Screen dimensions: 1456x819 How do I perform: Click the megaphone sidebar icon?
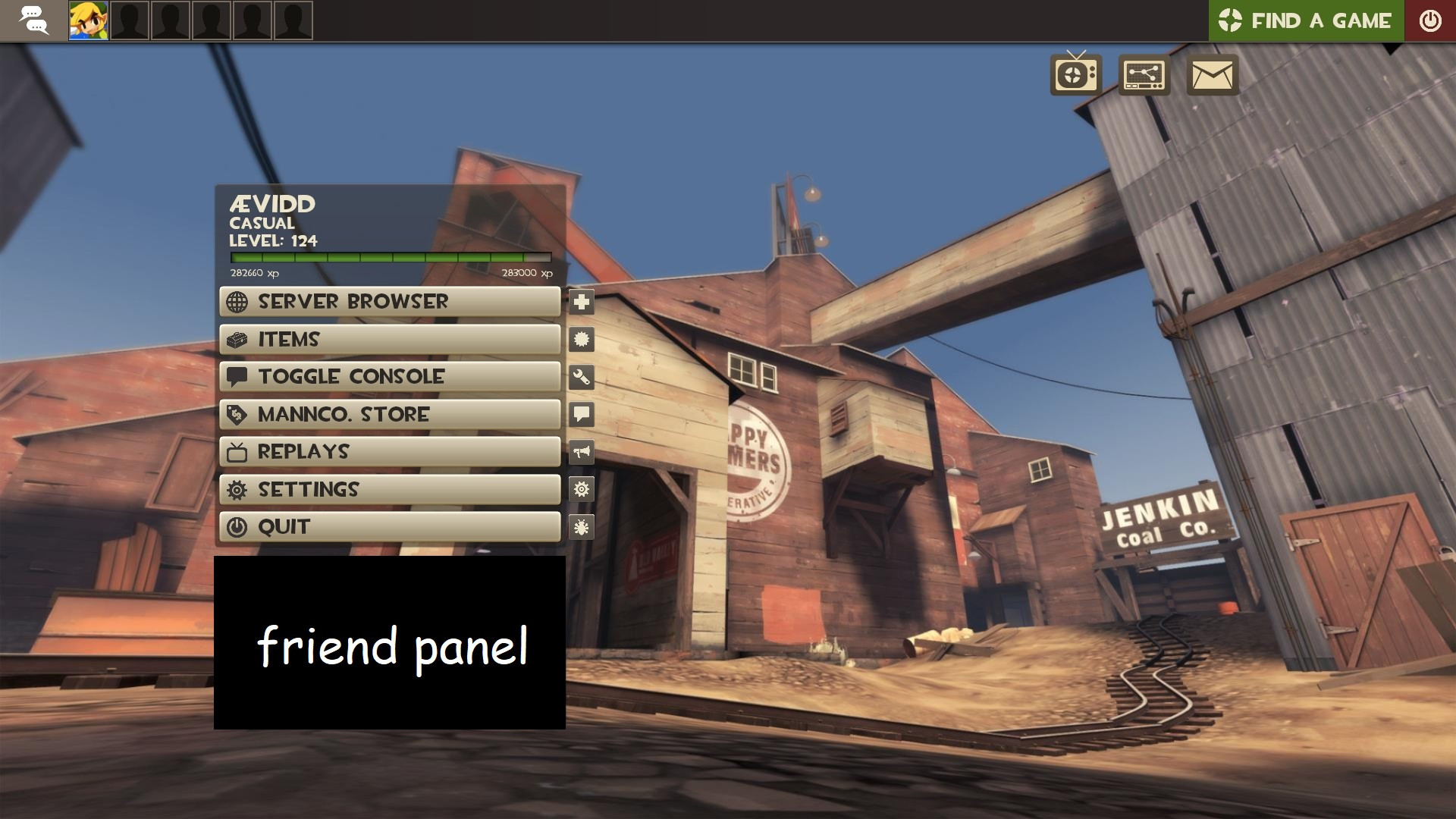[580, 452]
